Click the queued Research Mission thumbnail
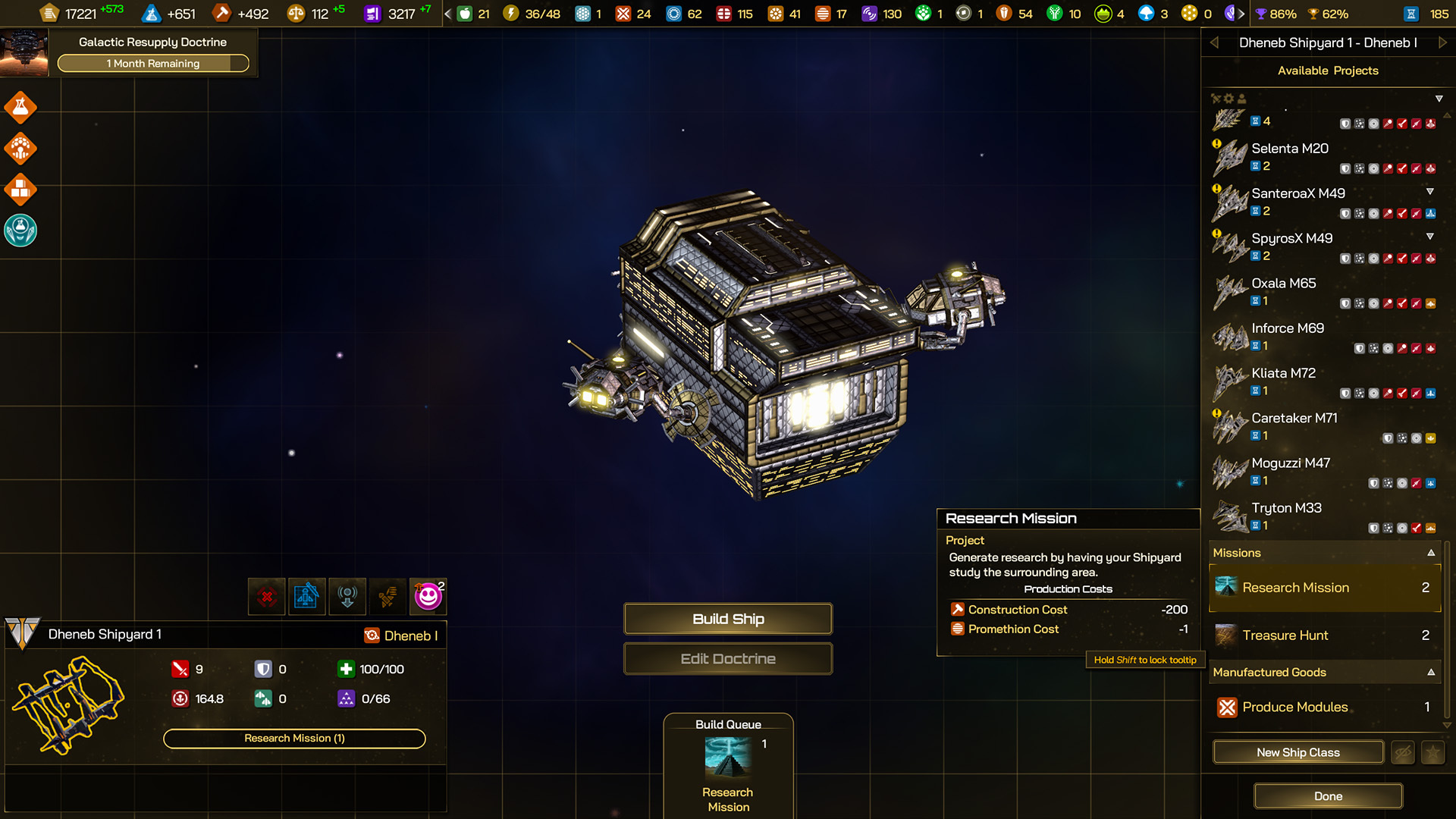Viewport: 1456px width, 819px height. click(x=728, y=758)
